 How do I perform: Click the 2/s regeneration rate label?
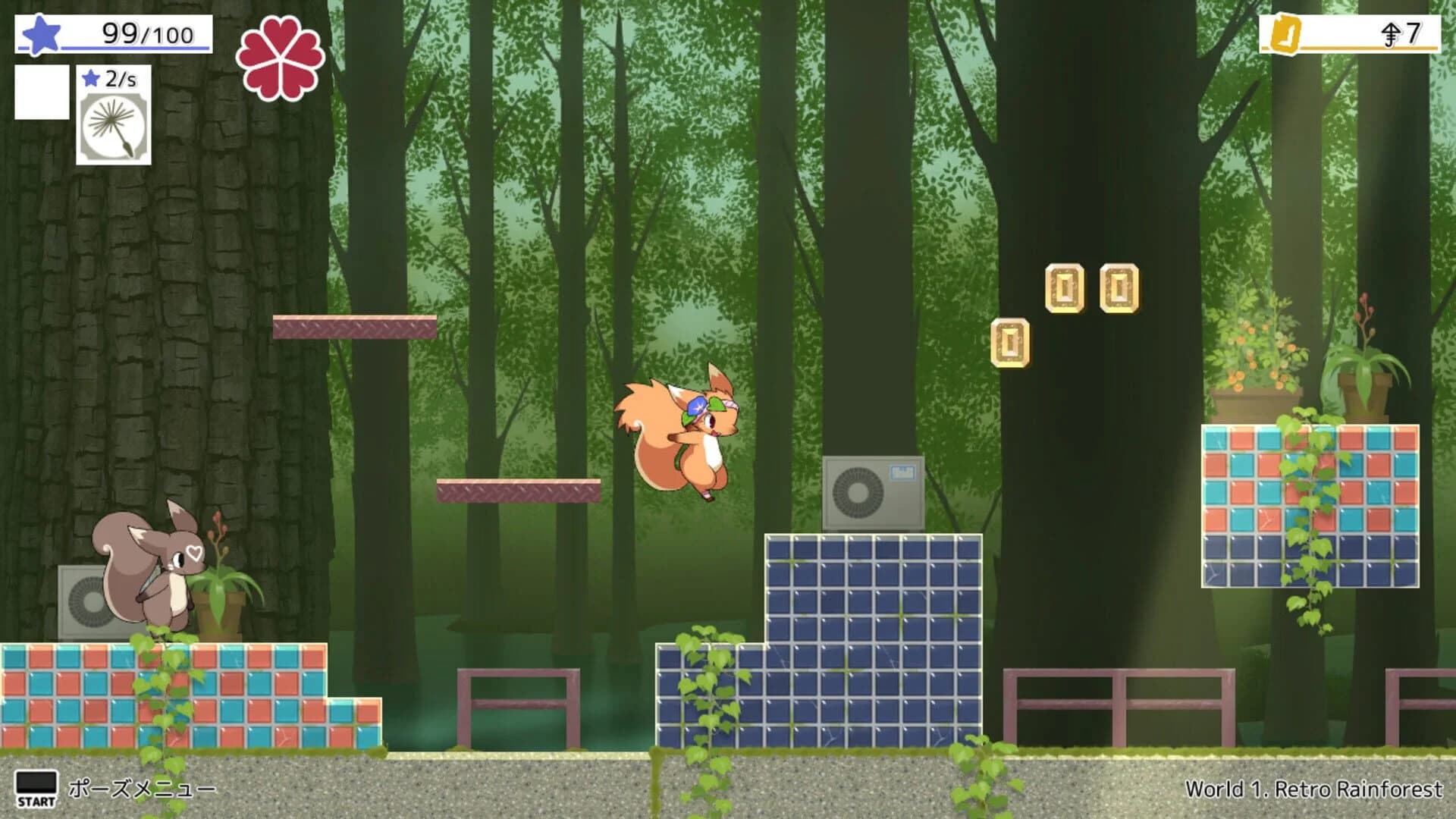pyautogui.click(x=121, y=79)
